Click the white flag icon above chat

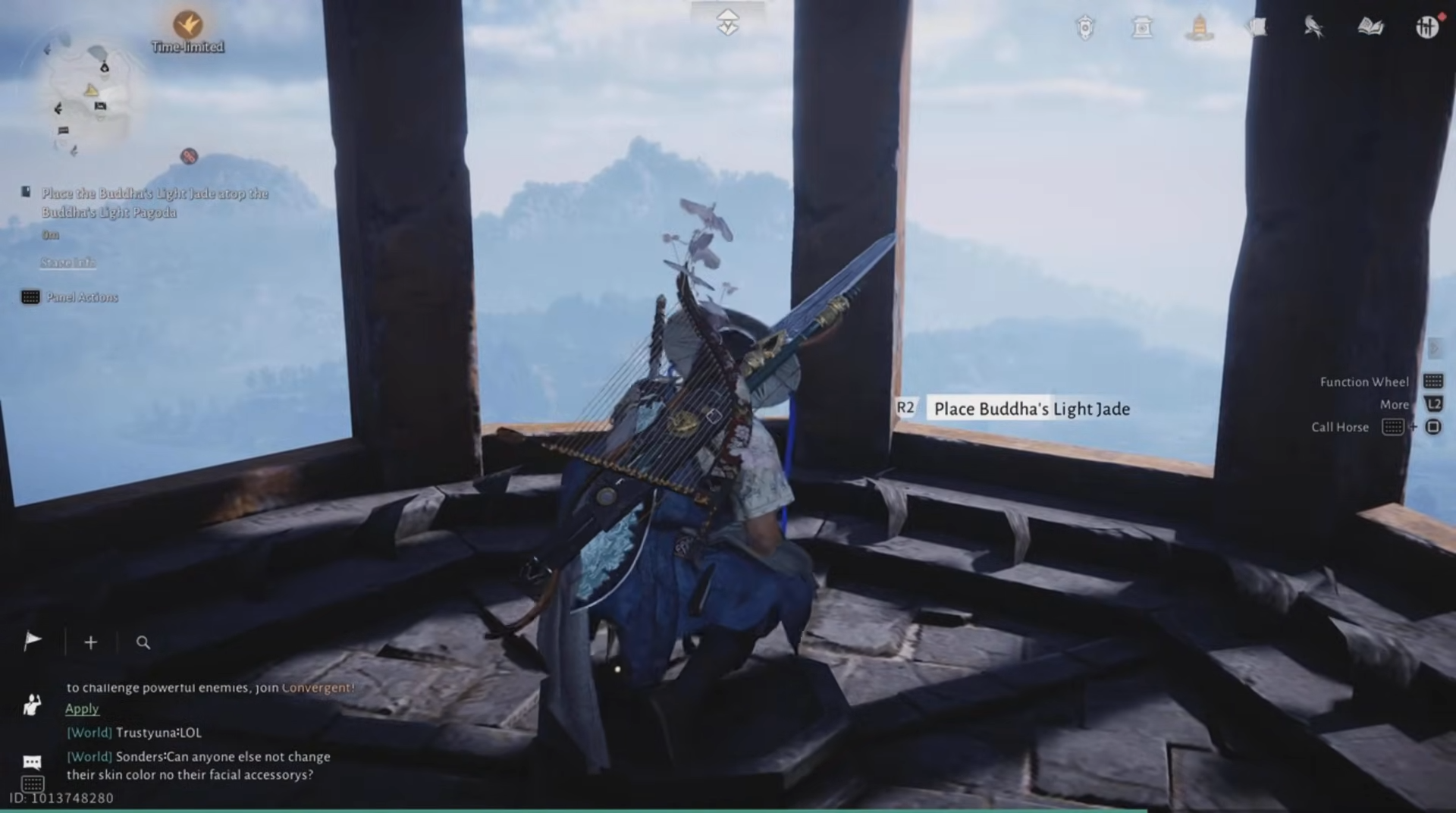(x=33, y=642)
